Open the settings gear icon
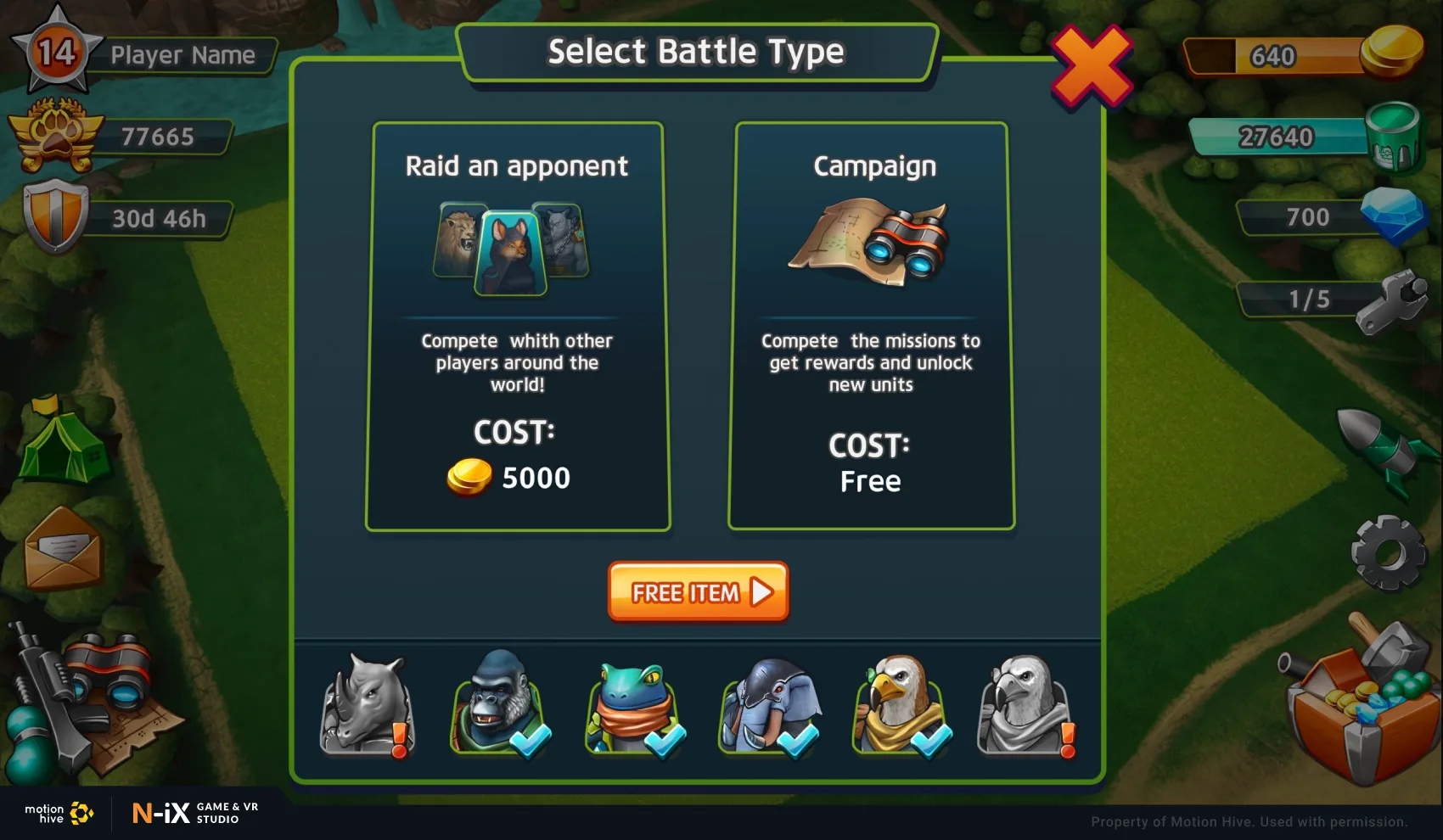The image size is (1443, 840). (x=1388, y=552)
